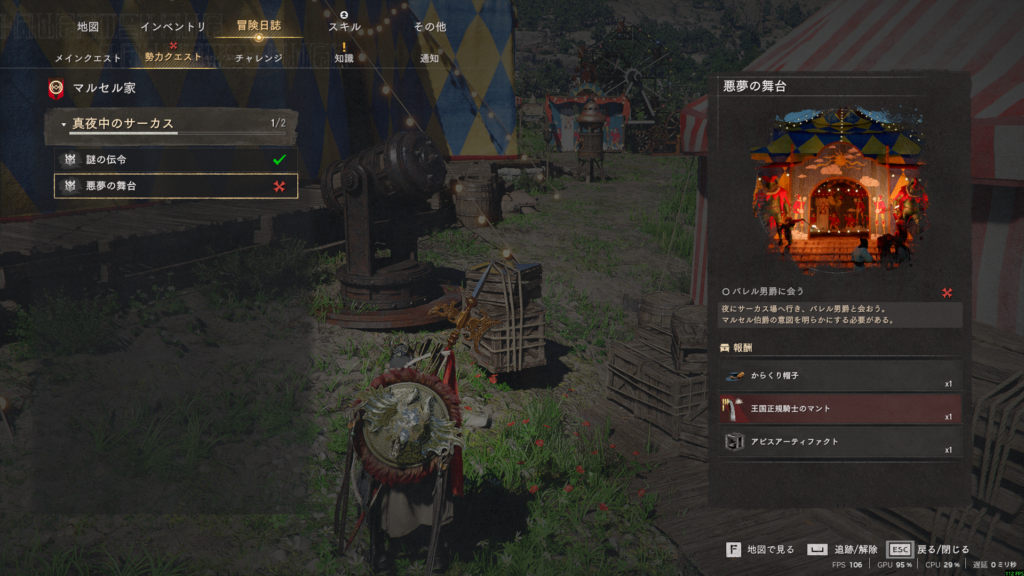The height and width of the screenshot is (576, 1024).
Task: Open the チャレンジ sub-tab
Action: (x=258, y=58)
